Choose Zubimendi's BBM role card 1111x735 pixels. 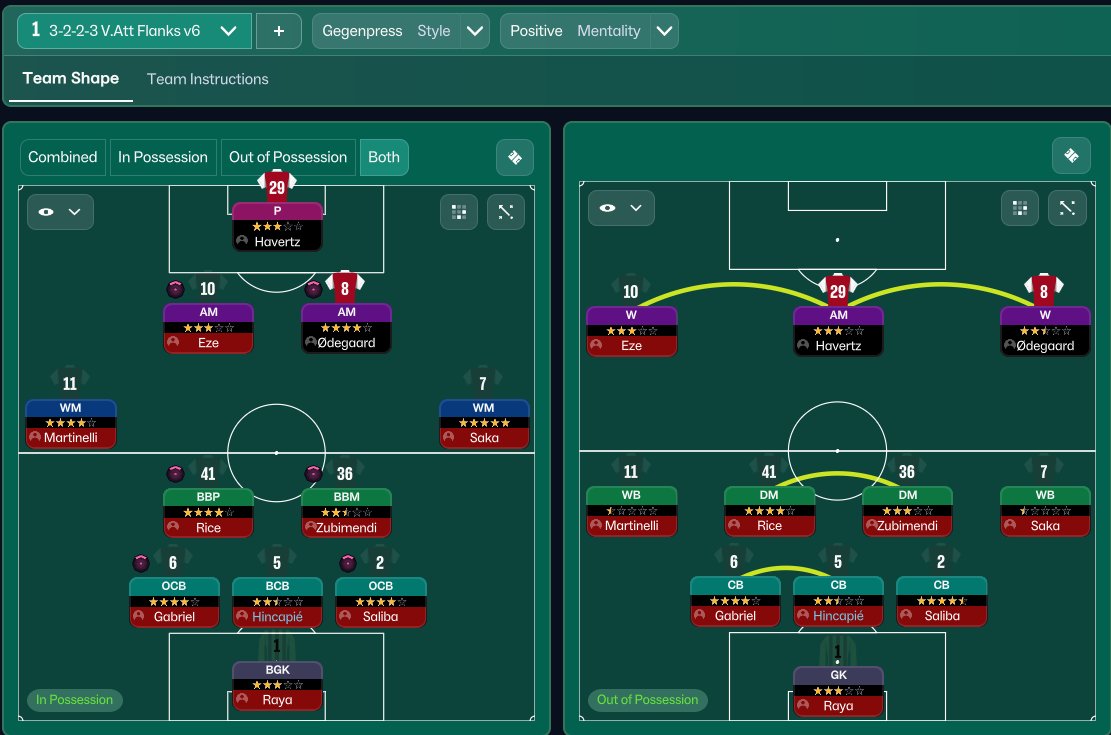pos(346,512)
